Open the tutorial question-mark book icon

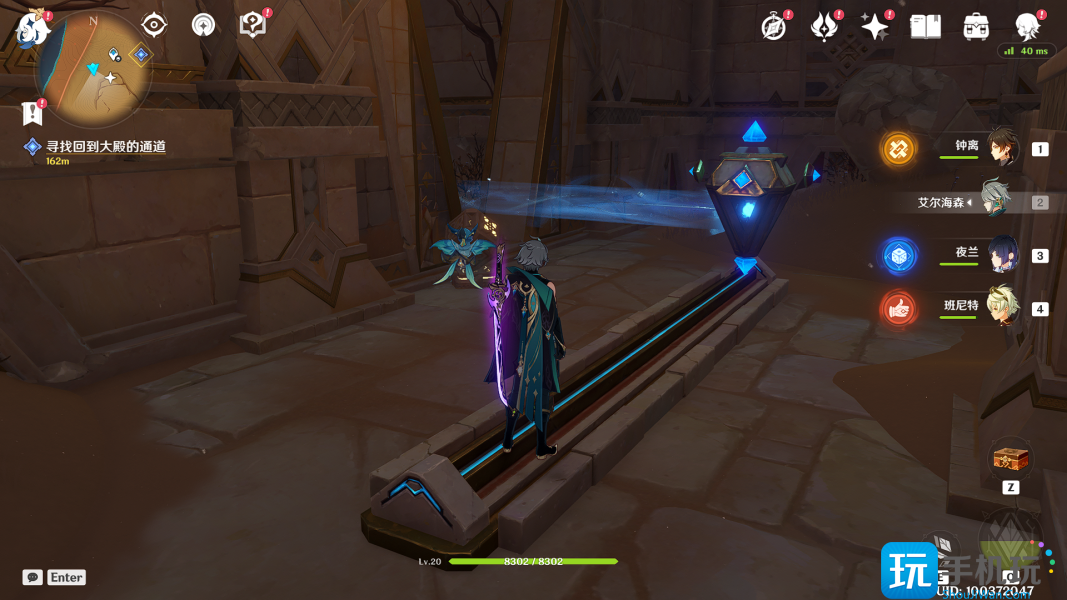coord(253,25)
